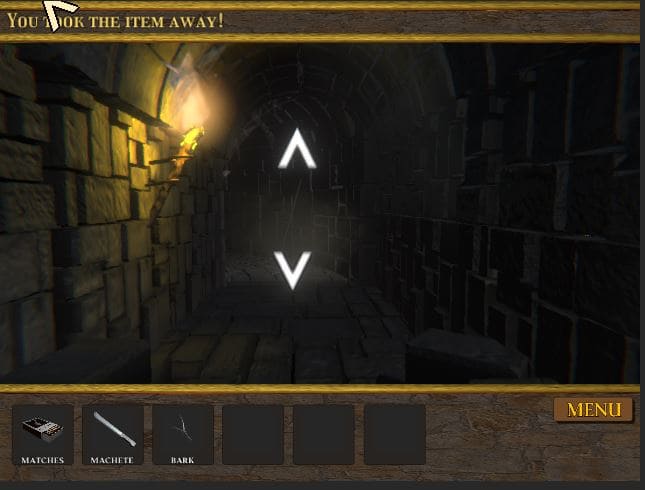The image size is (645, 490).
Task: Go back using the down arrow
Action: pos(293,269)
